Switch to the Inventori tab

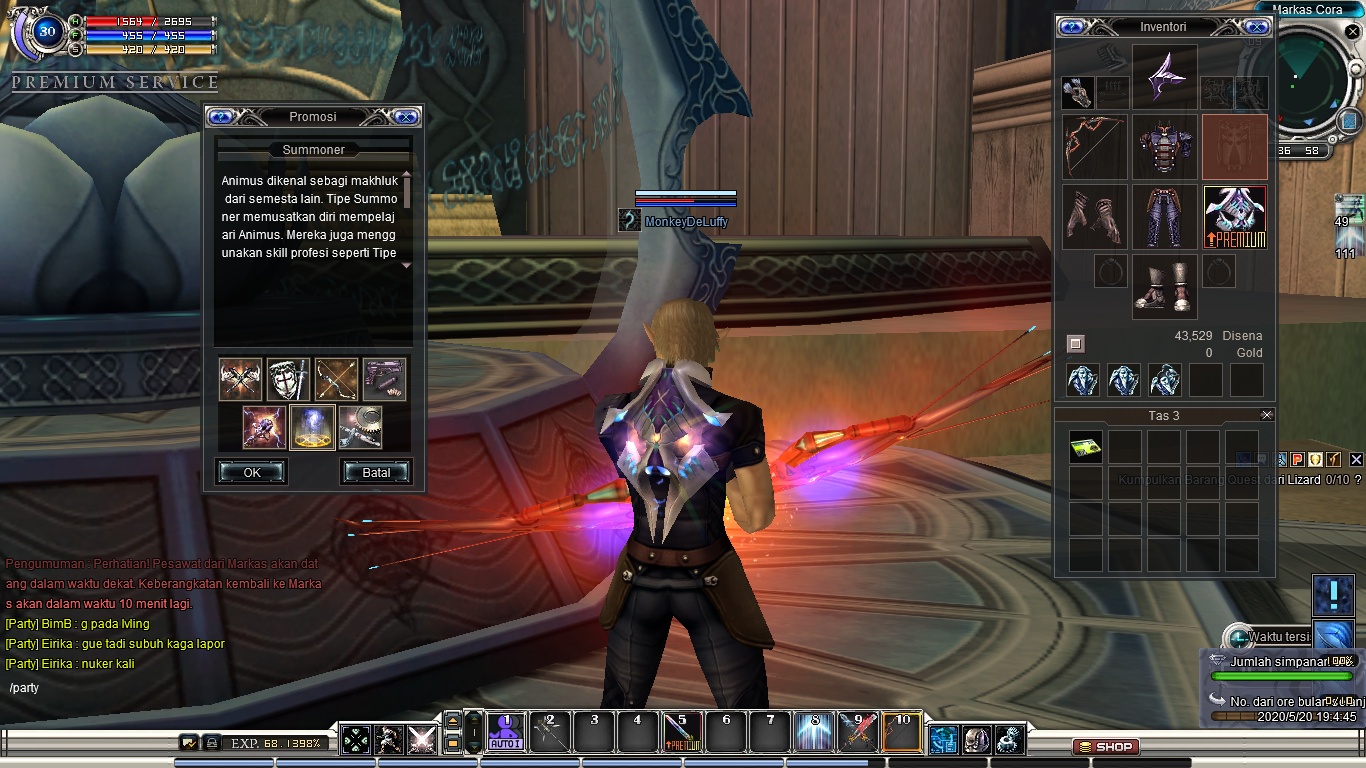pyautogui.click(x=1163, y=27)
